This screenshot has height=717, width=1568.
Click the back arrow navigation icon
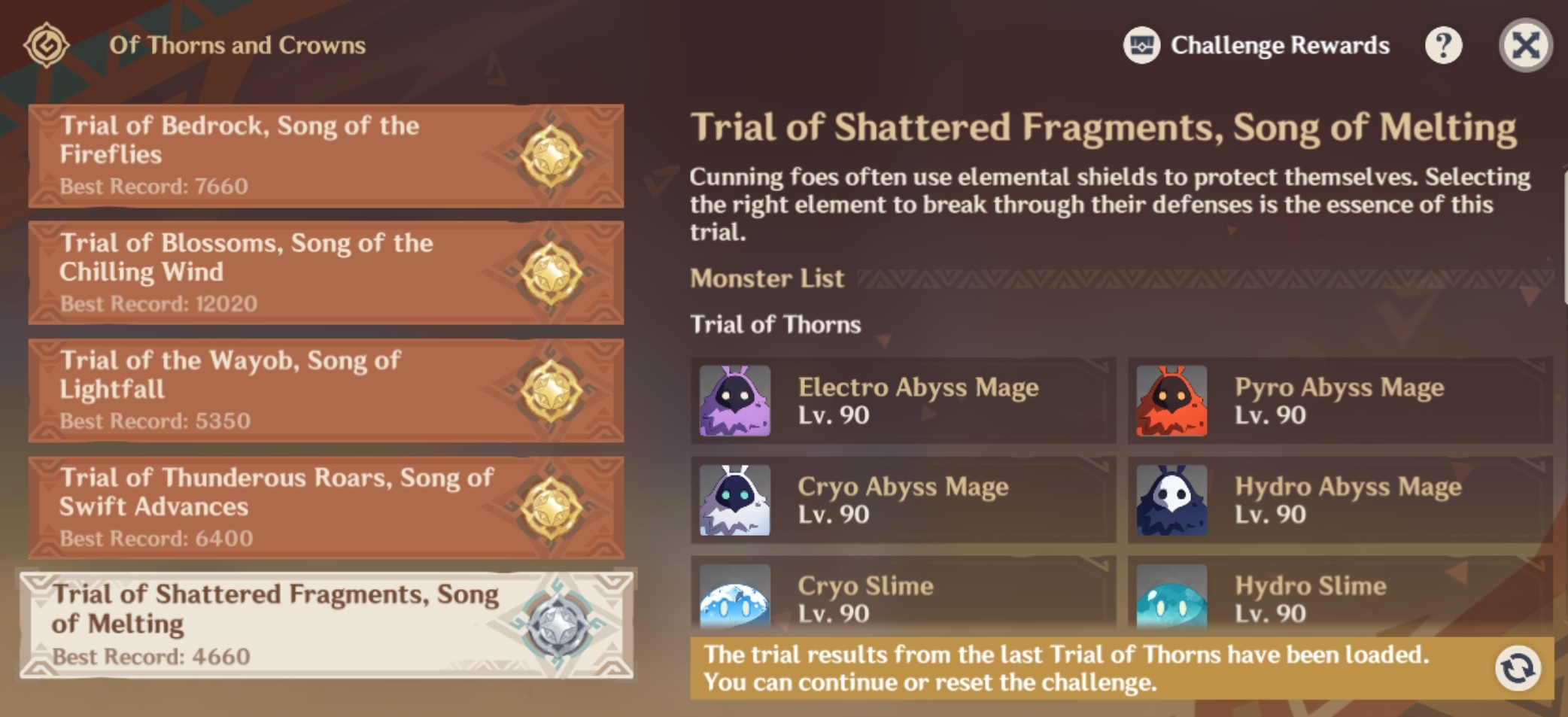[45, 45]
